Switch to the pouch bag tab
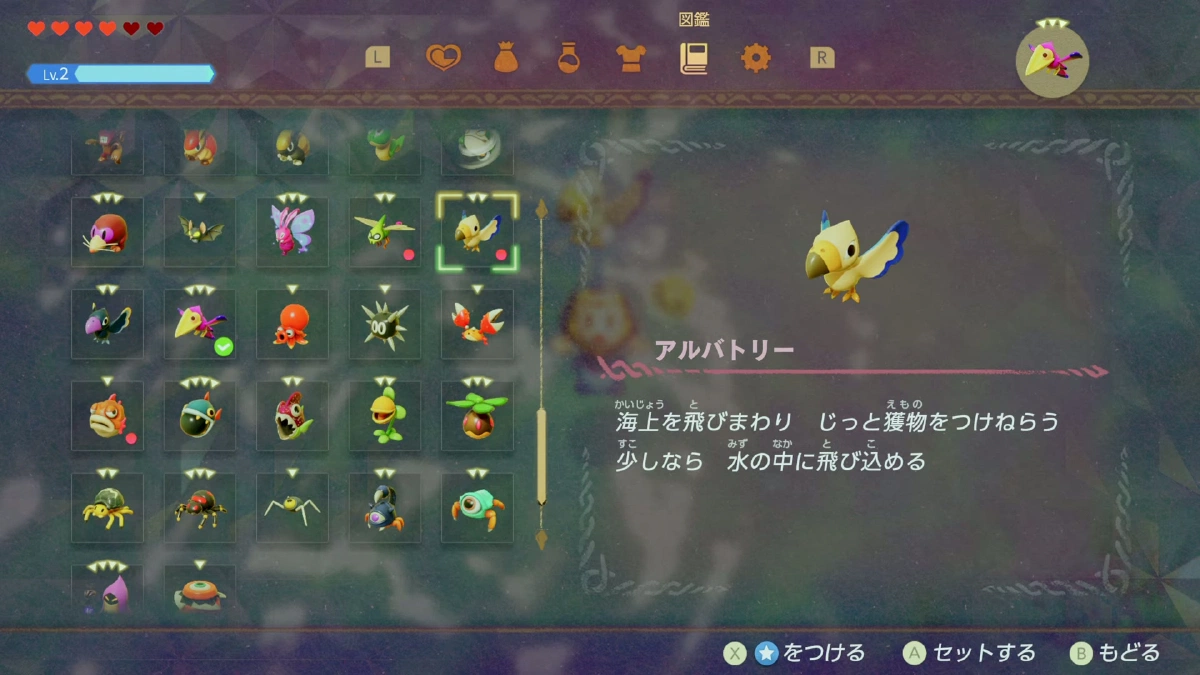Image resolution: width=1200 pixels, height=675 pixels. 506,58
